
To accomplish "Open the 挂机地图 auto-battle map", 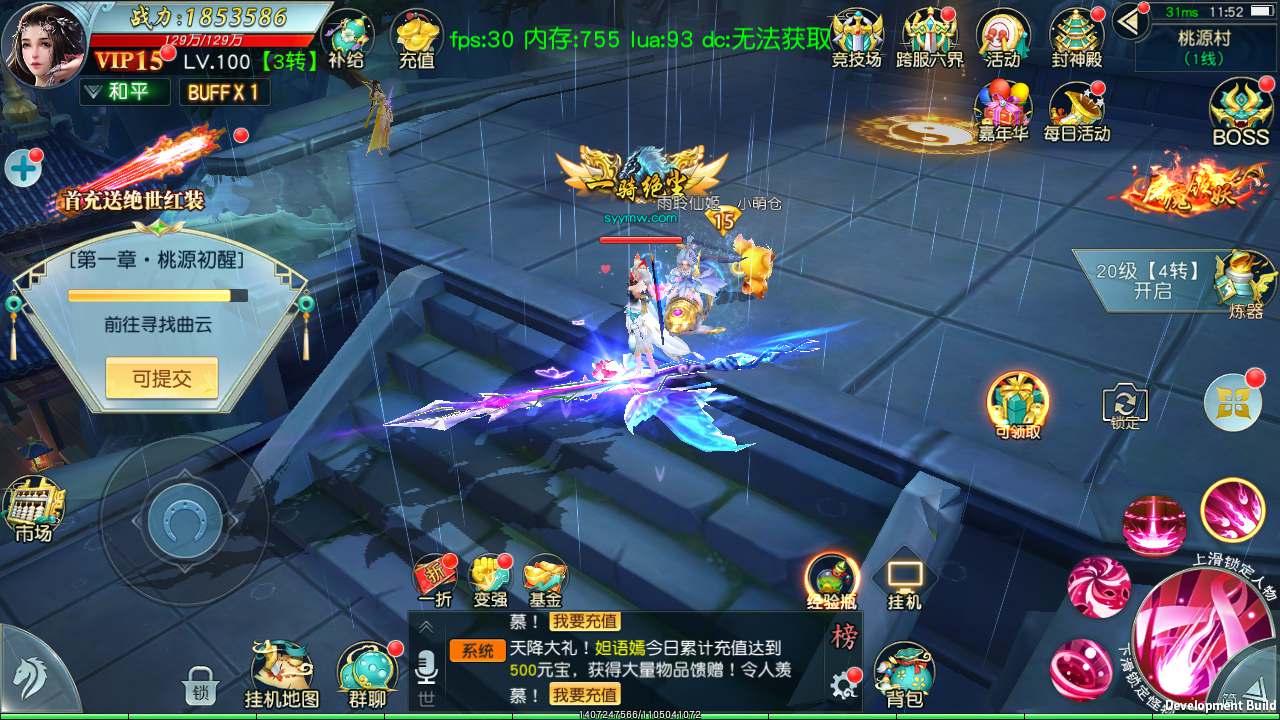I will pos(282,668).
